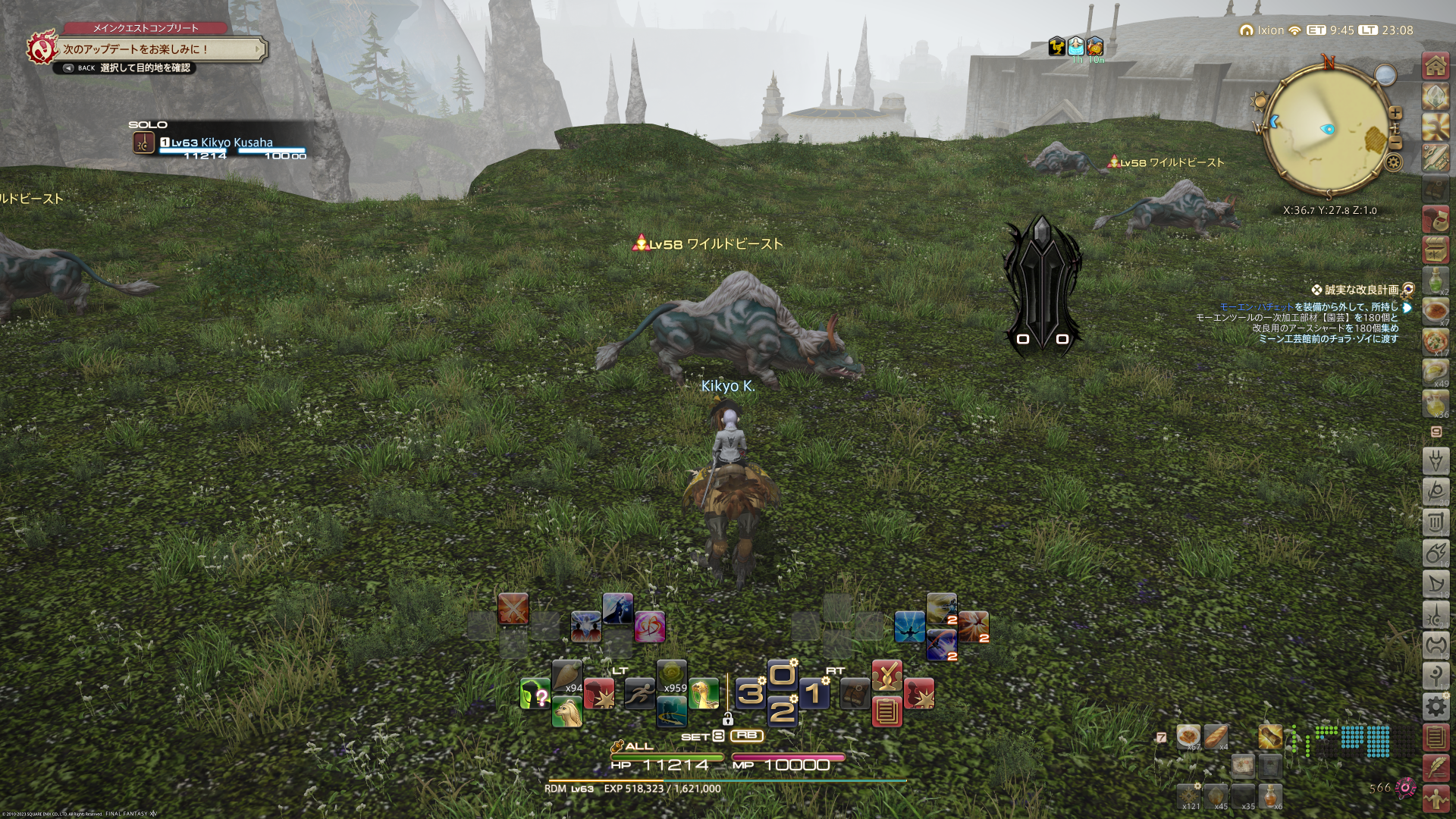Open the gear settings icon in sidebar
The image size is (1456, 819).
(x=1436, y=706)
